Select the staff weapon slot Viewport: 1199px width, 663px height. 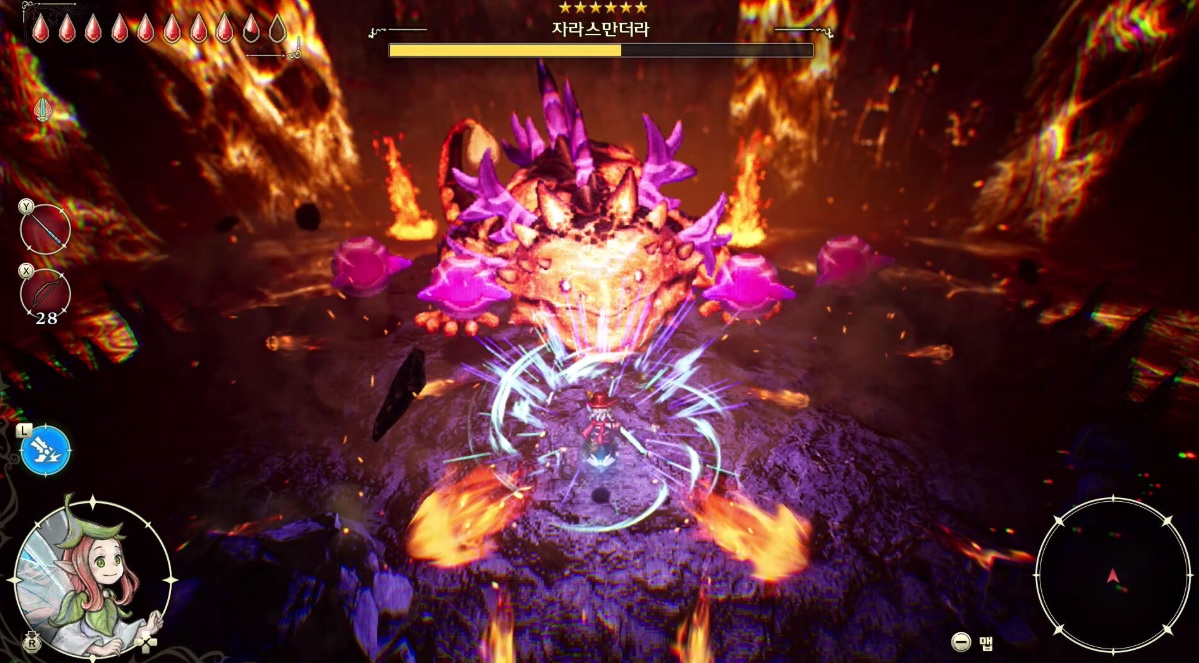tap(46, 229)
